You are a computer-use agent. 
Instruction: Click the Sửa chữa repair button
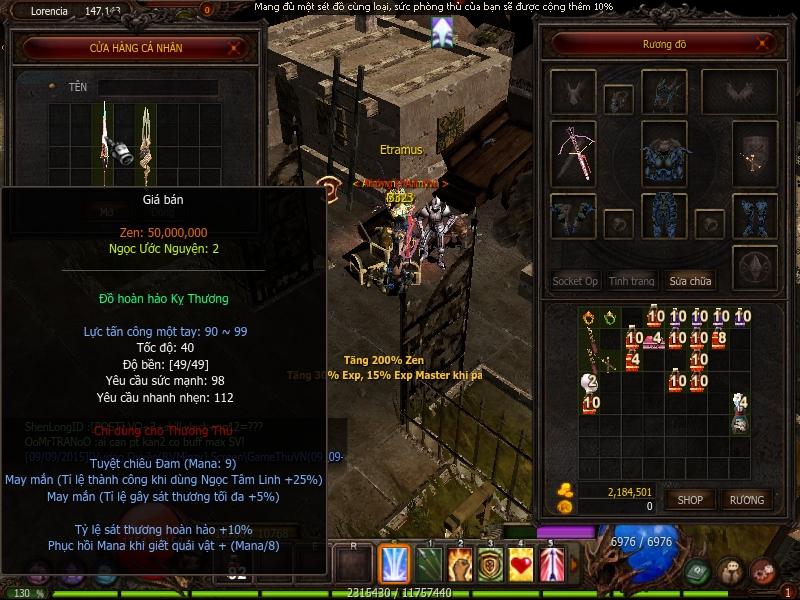(691, 281)
